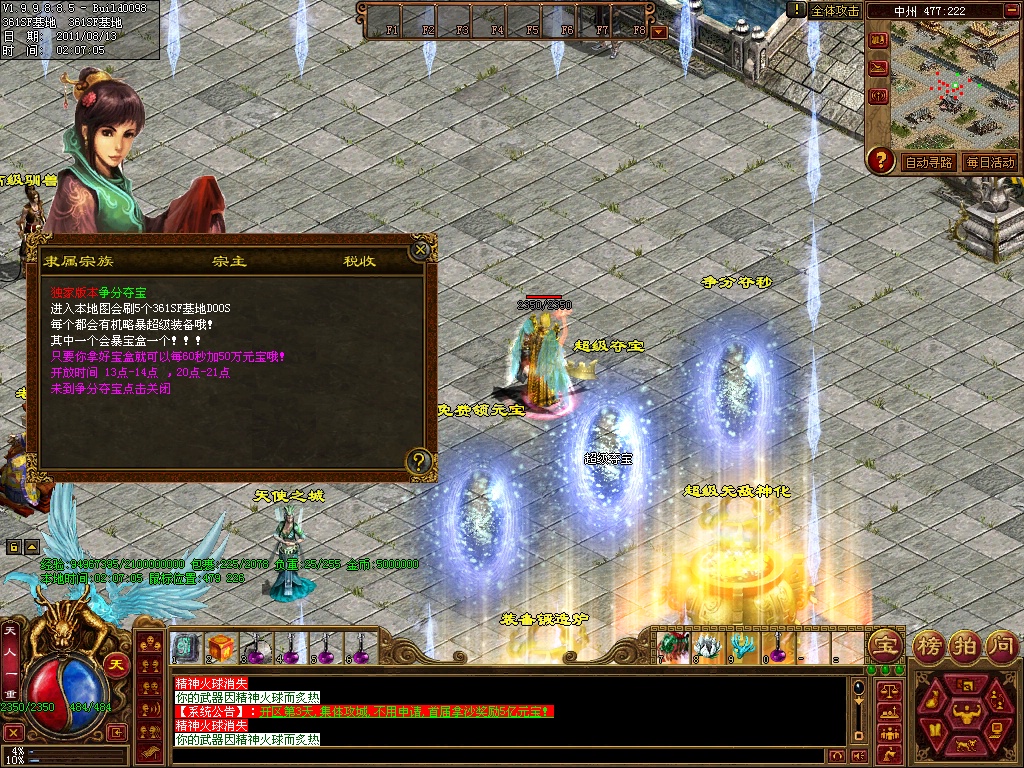Screen dimensions: 1024x768
Task: Click the round 天 button by the orb
Action: [116, 665]
